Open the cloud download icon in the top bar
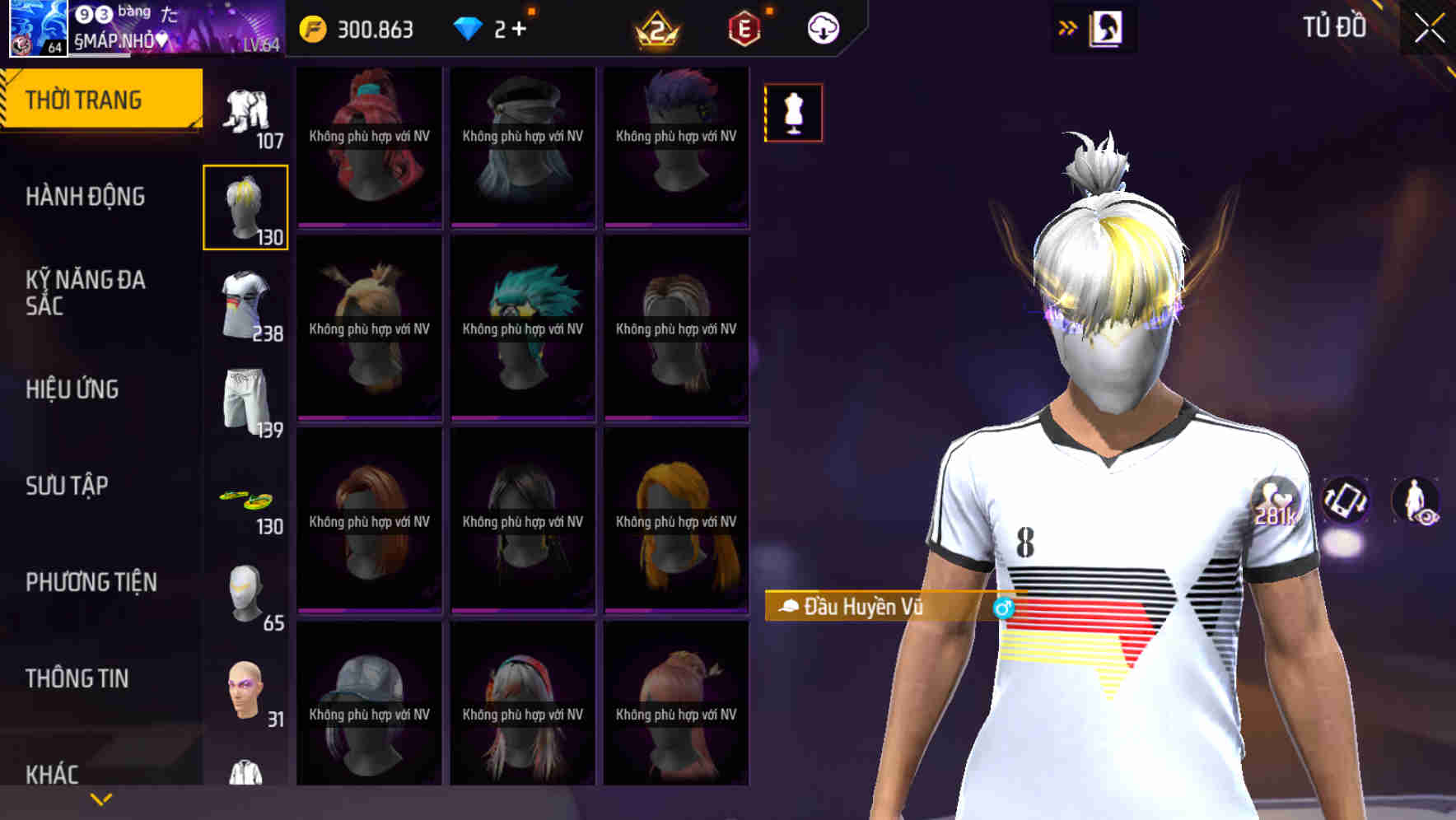This screenshot has width=1456, height=820. click(x=821, y=27)
